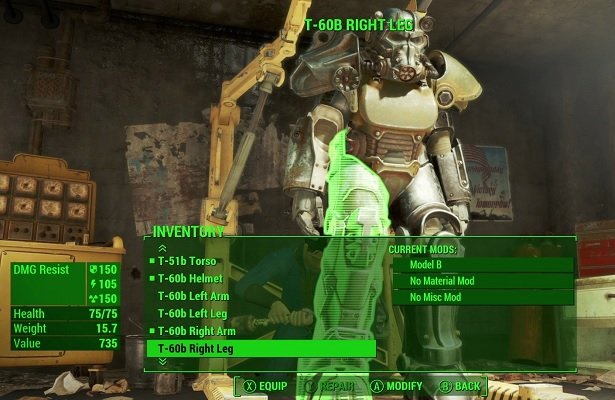Choose the T-60b Helmet entry
The width and height of the screenshot is (615, 400).
(190, 279)
